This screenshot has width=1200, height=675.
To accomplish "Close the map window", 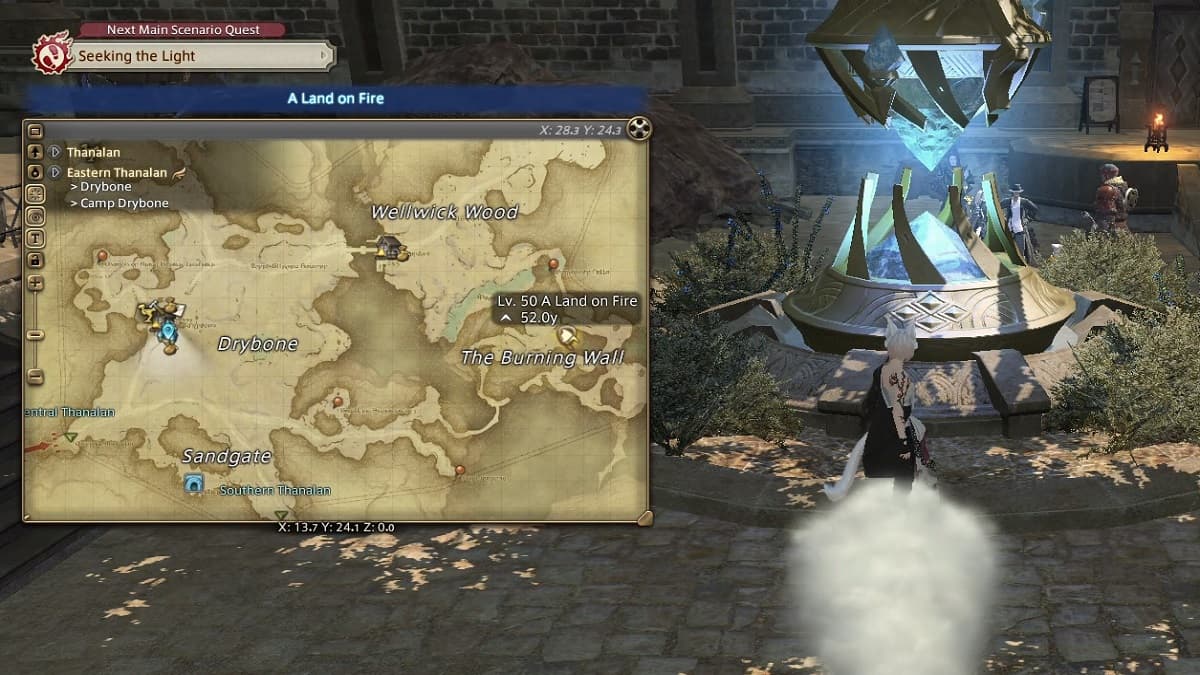I will (x=639, y=128).
